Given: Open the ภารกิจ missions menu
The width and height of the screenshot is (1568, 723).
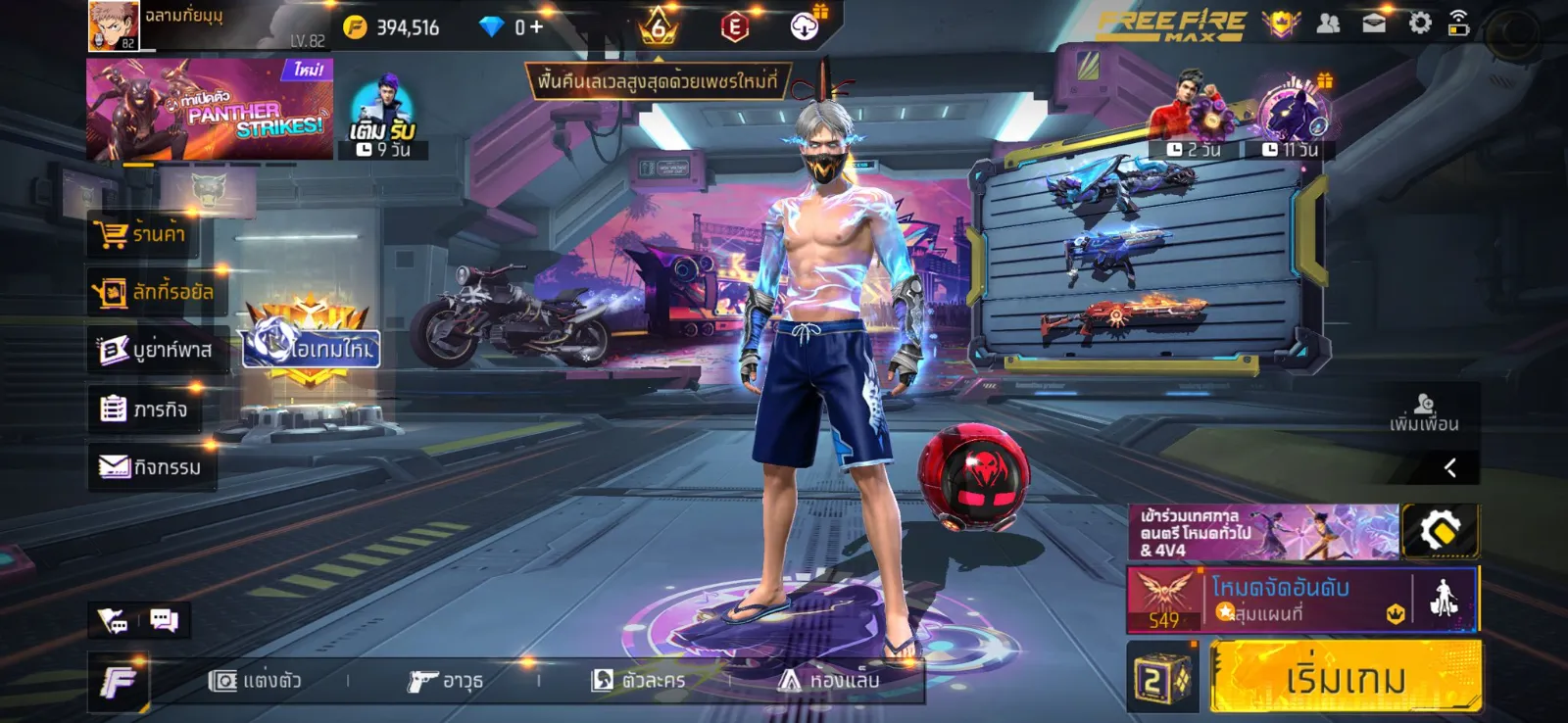Looking at the screenshot, I should (144, 409).
